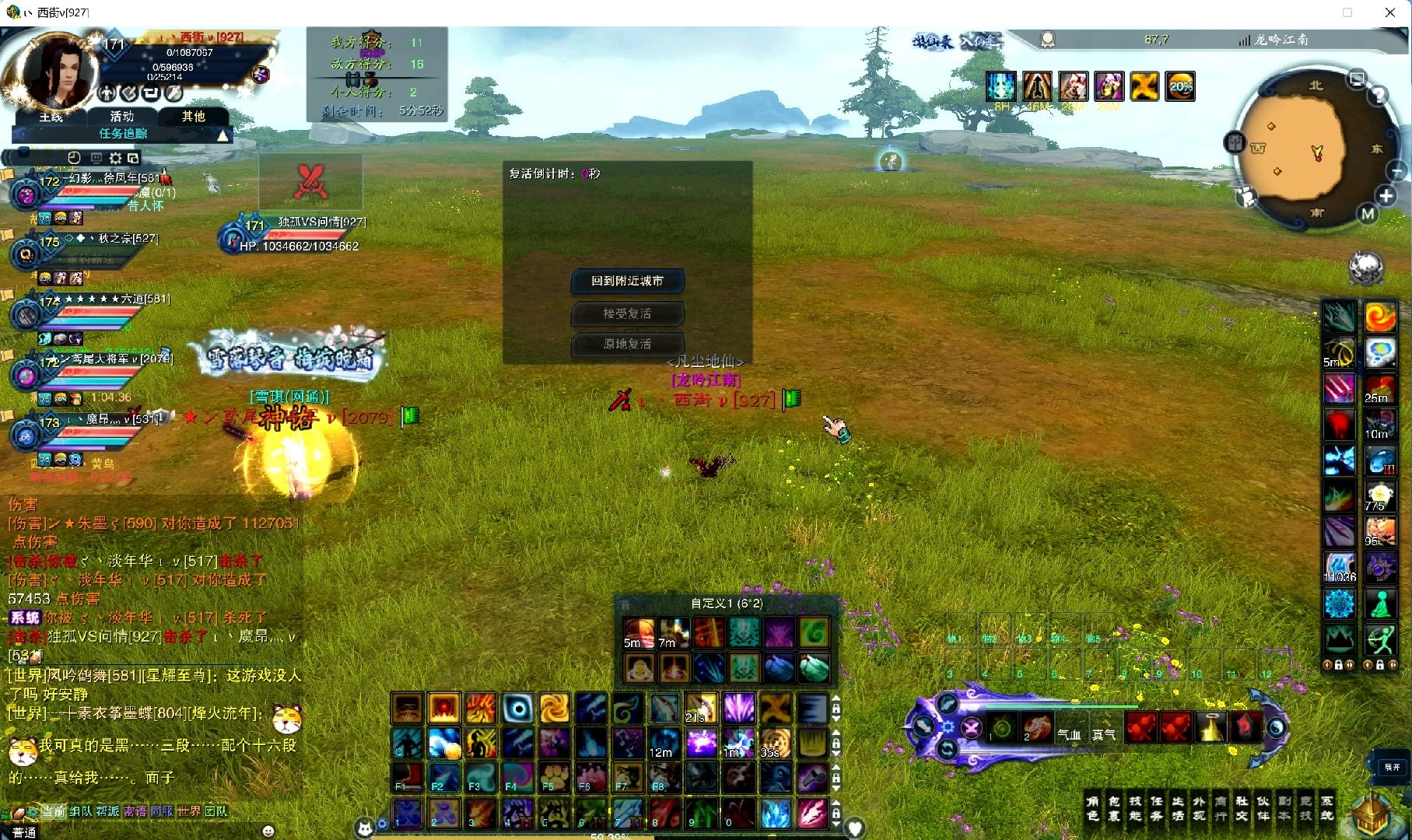
Task: Switch chat to the 帮派 channel
Action: (107, 811)
